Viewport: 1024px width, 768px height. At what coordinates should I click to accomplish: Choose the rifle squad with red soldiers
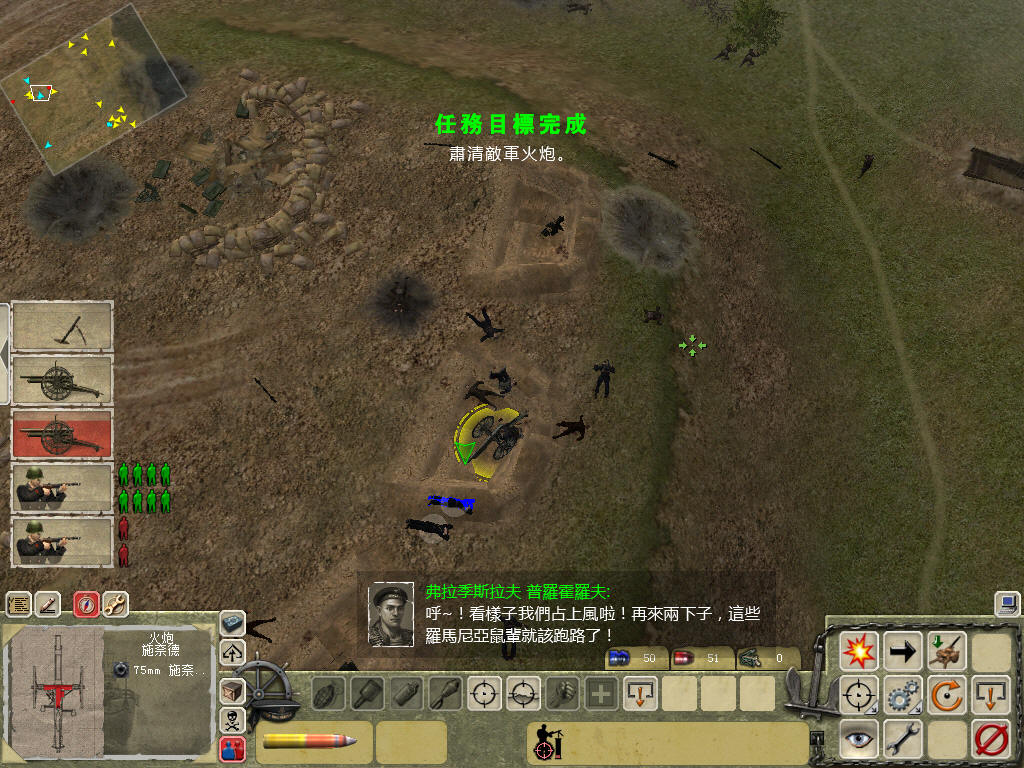(x=62, y=541)
